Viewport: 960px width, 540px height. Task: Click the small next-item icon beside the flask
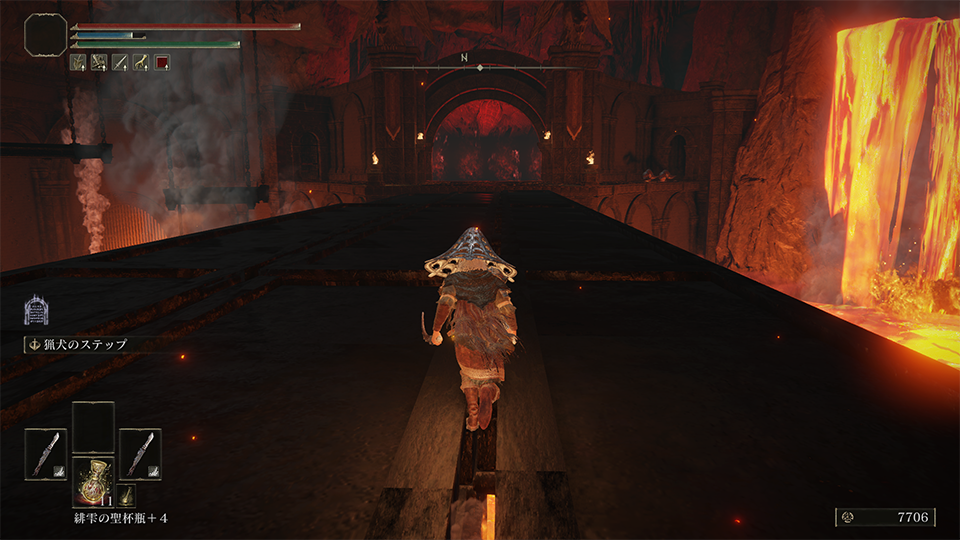(127, 495)
